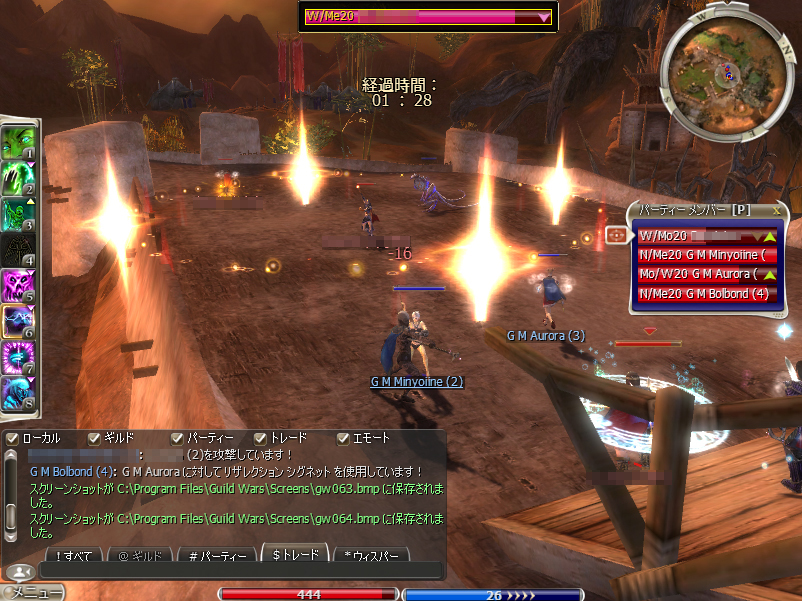Select G M Minyoiine in the party list
802x601 pixels.
click(x=706, y=255)
